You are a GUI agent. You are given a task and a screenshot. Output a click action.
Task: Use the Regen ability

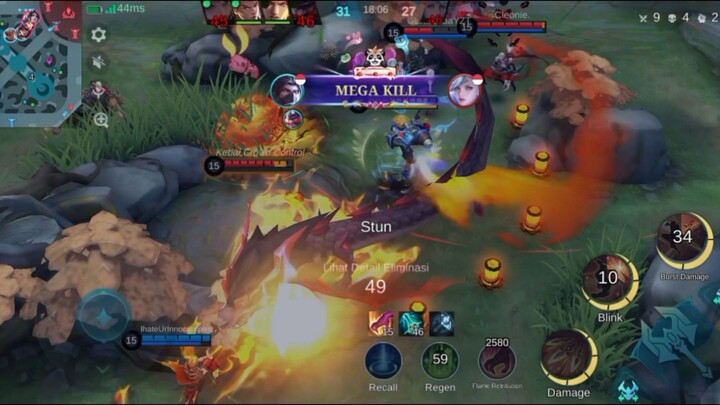pyautogui.click(x=440, y=361)
